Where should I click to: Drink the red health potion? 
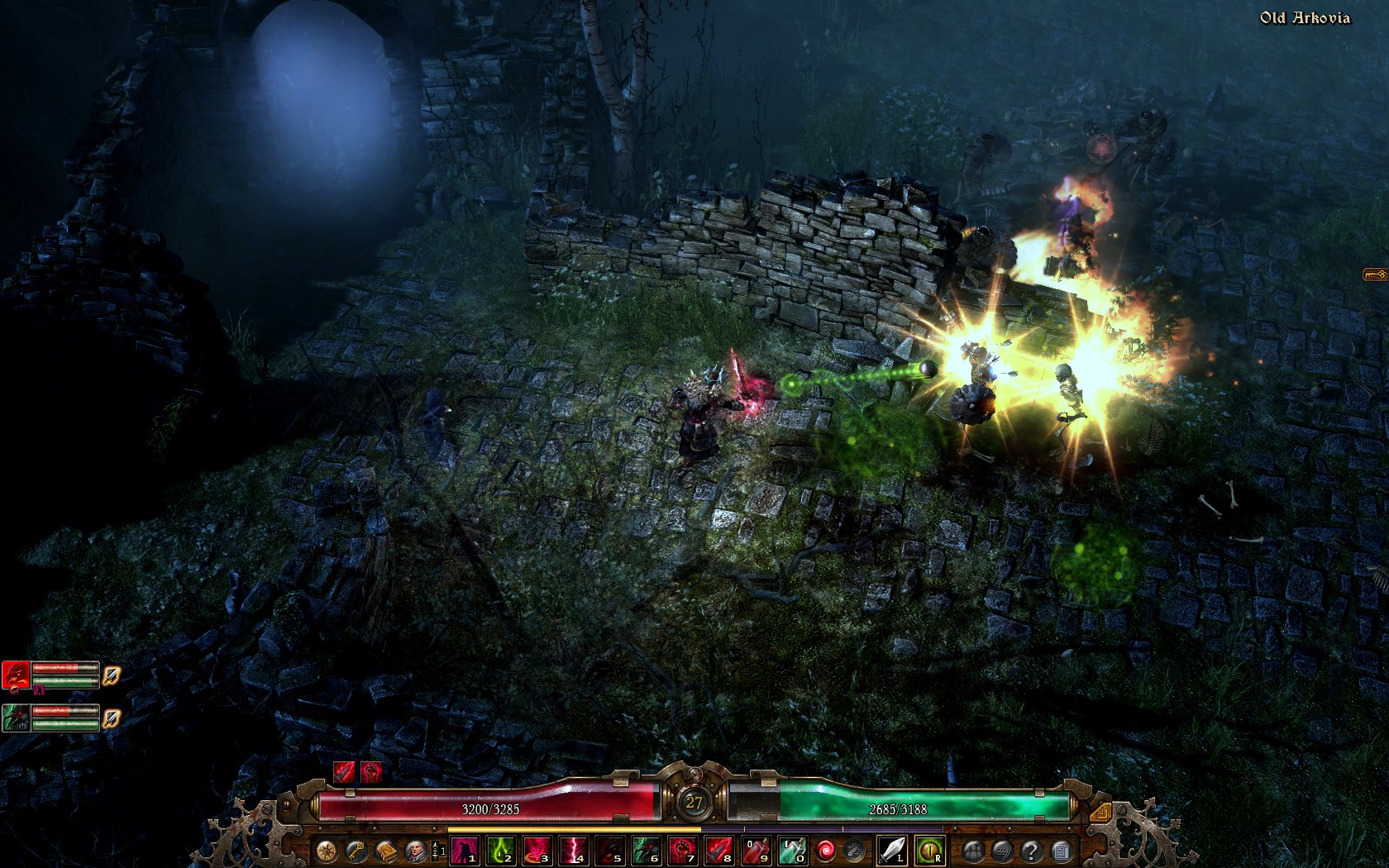tap(756, 850)
